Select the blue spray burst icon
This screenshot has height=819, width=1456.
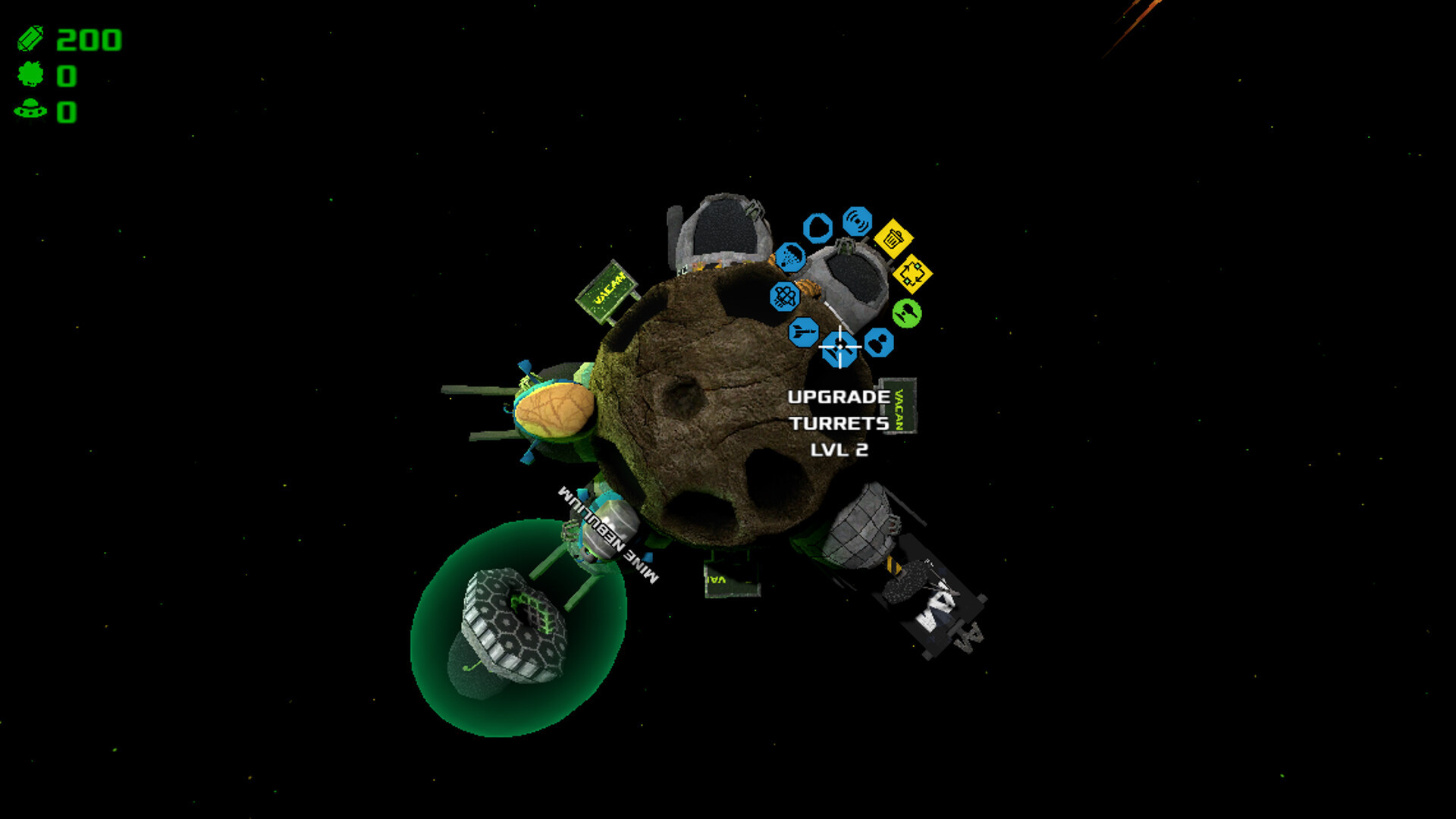[790, 257]
